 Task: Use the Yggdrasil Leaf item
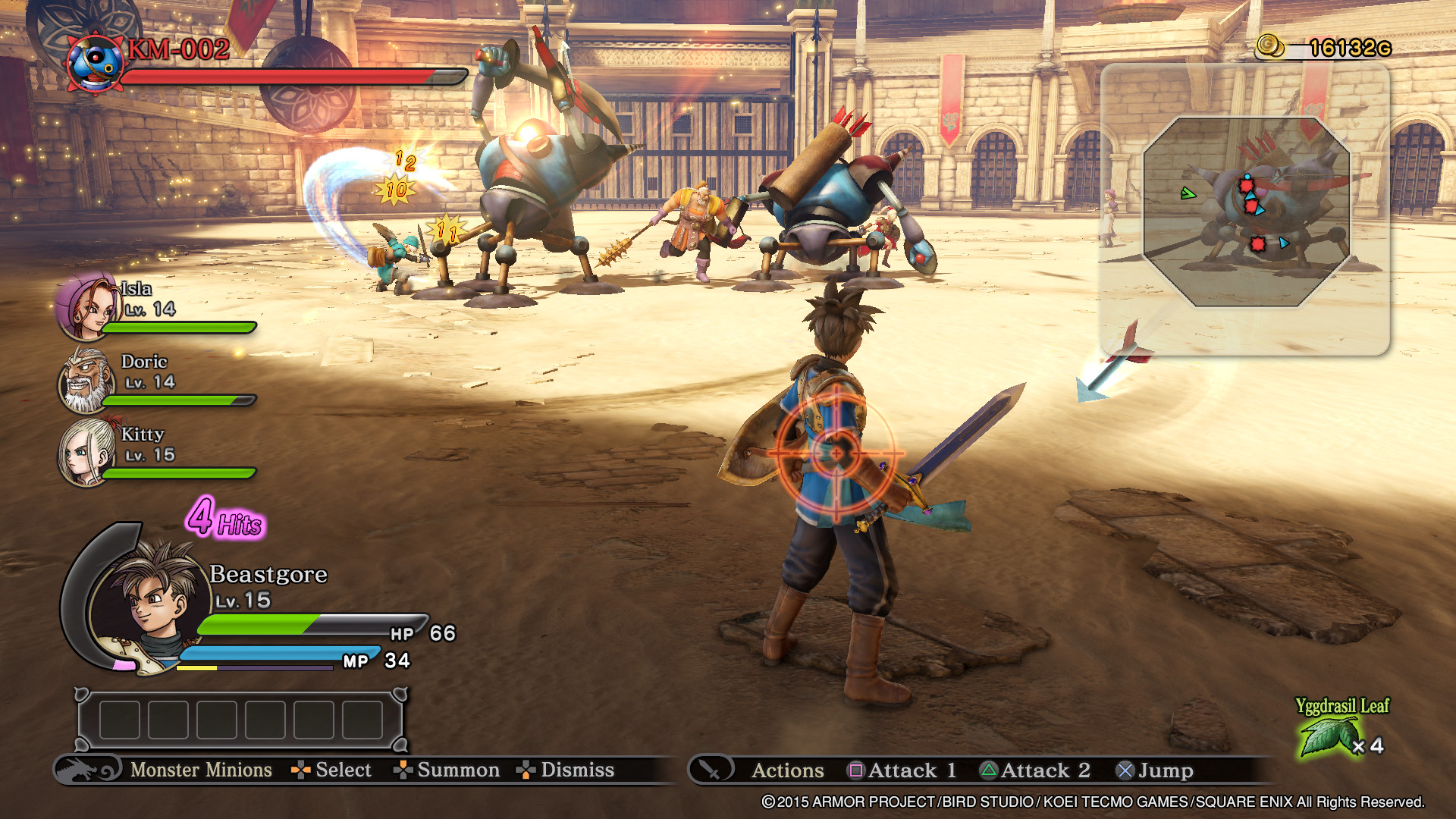click(1328, 737)
